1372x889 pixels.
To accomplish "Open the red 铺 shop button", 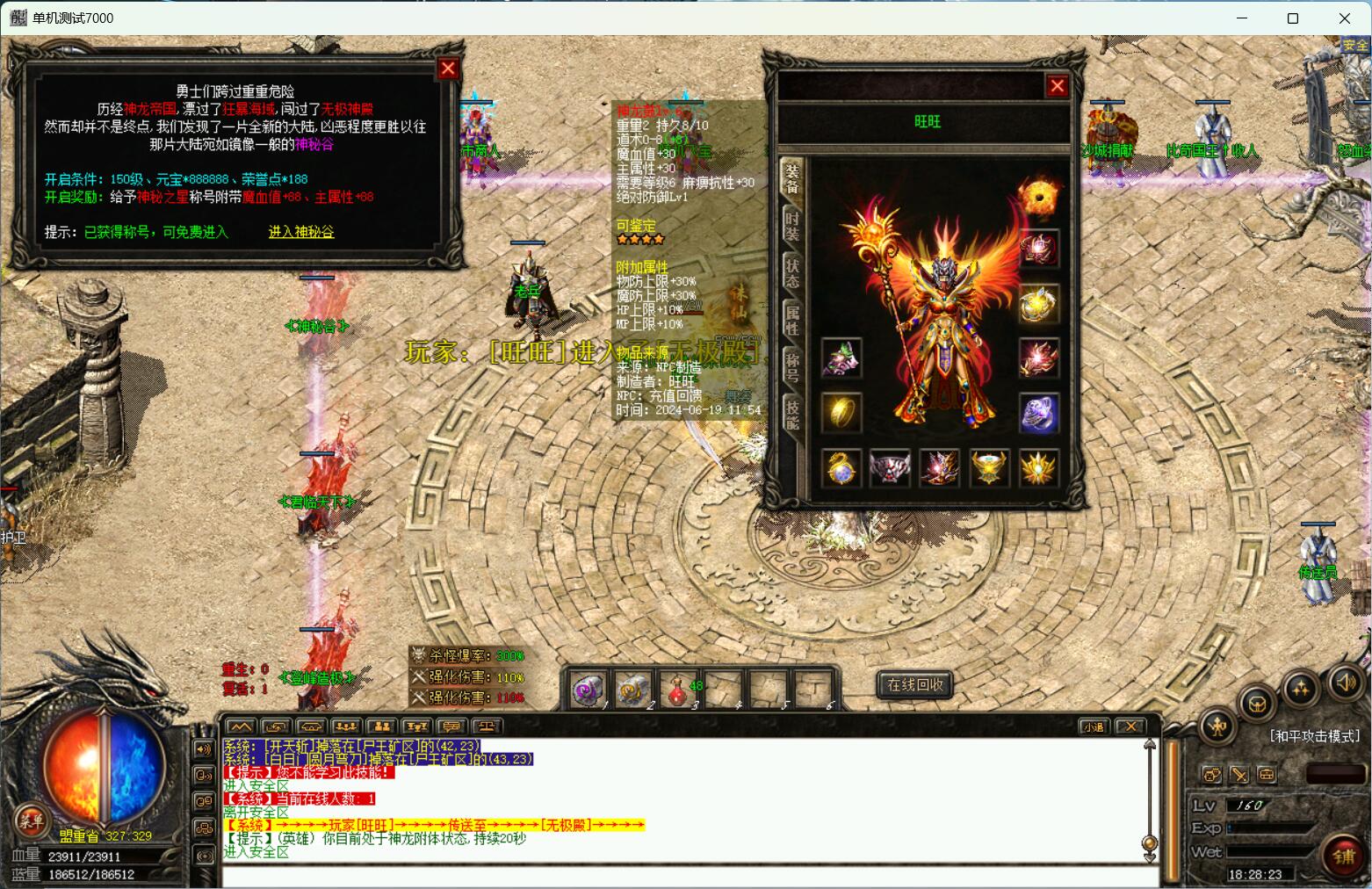I will coord(1342,856).
